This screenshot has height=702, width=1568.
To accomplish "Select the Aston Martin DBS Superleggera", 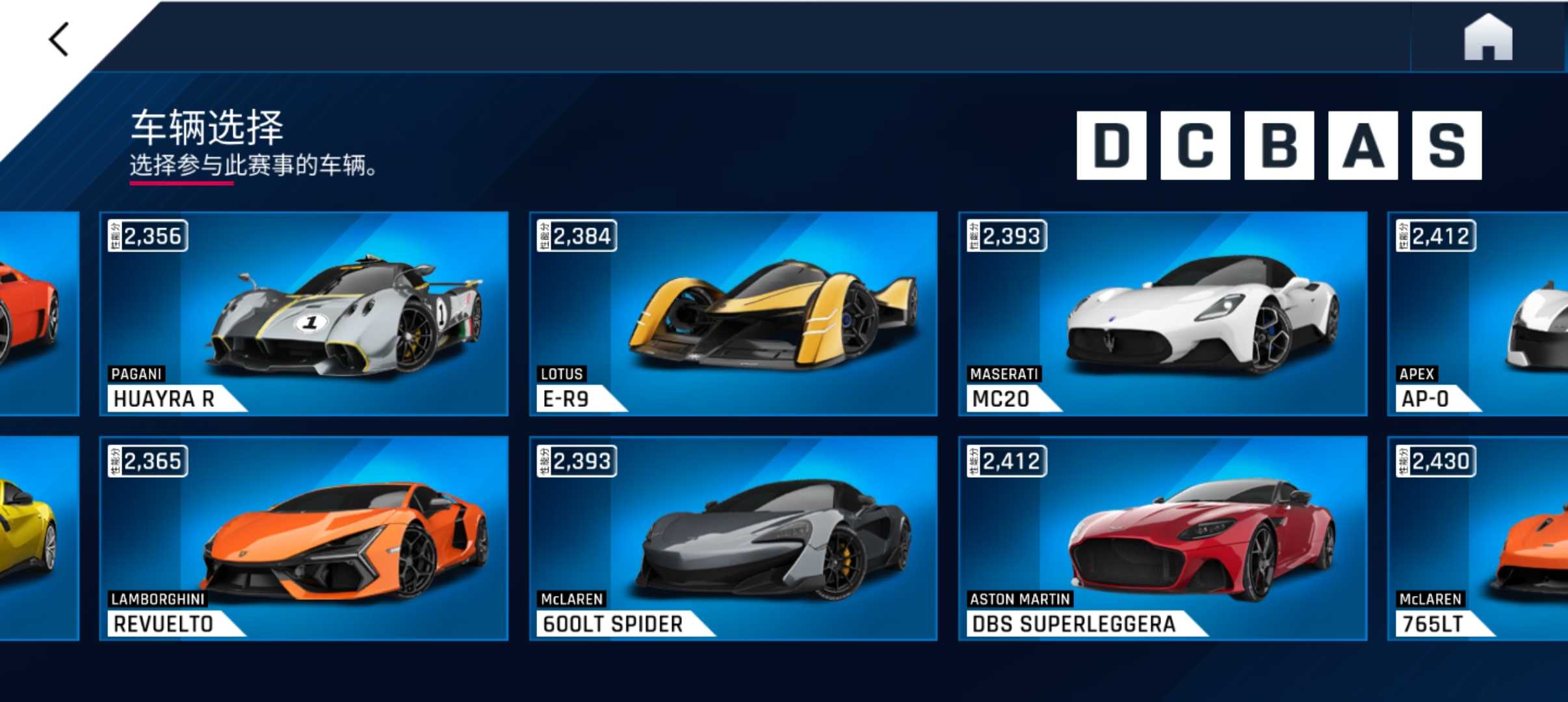I will pyautogui.click(x=1162, y=538).
